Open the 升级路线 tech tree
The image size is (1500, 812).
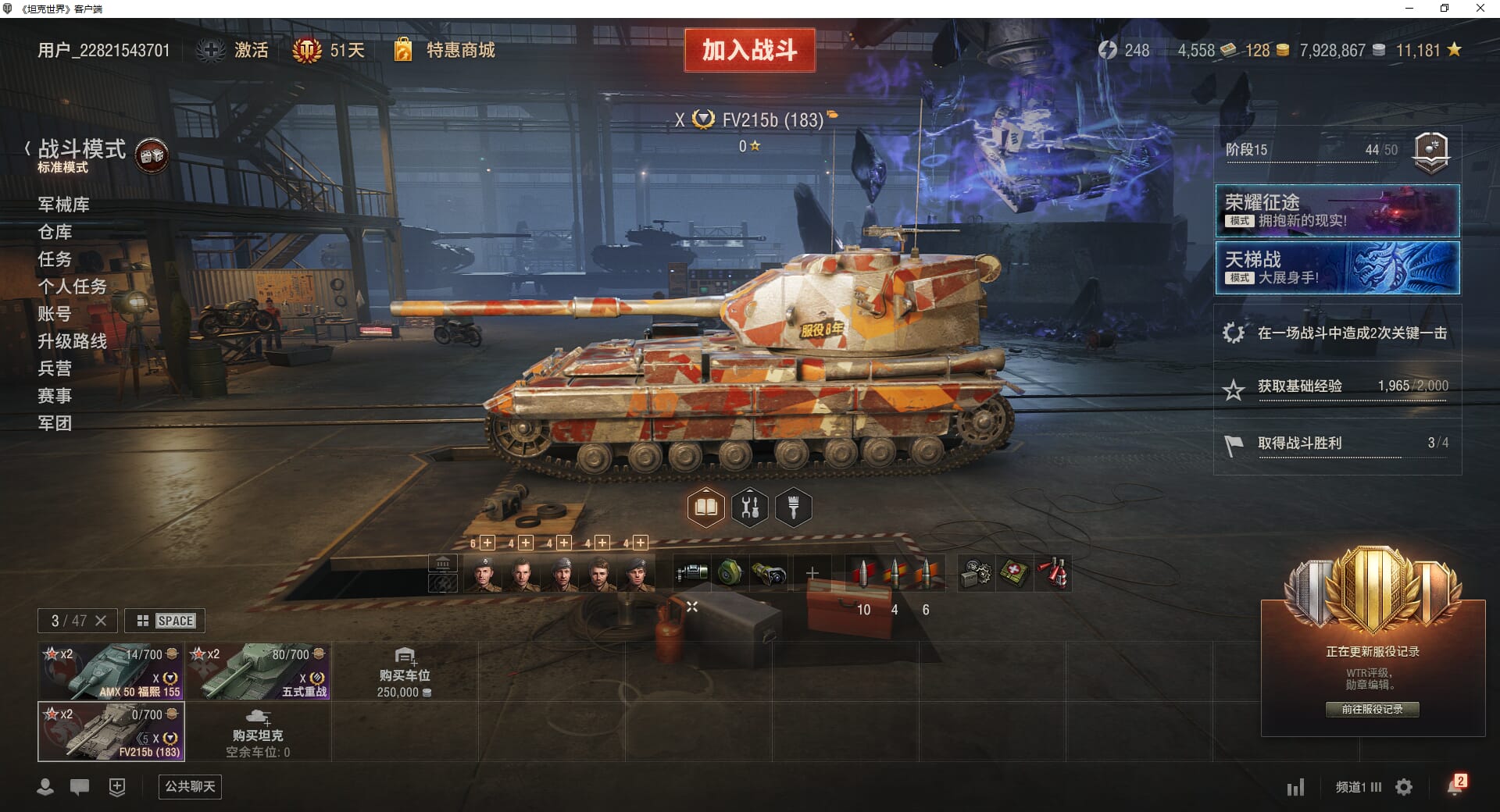tap(72, 341)
